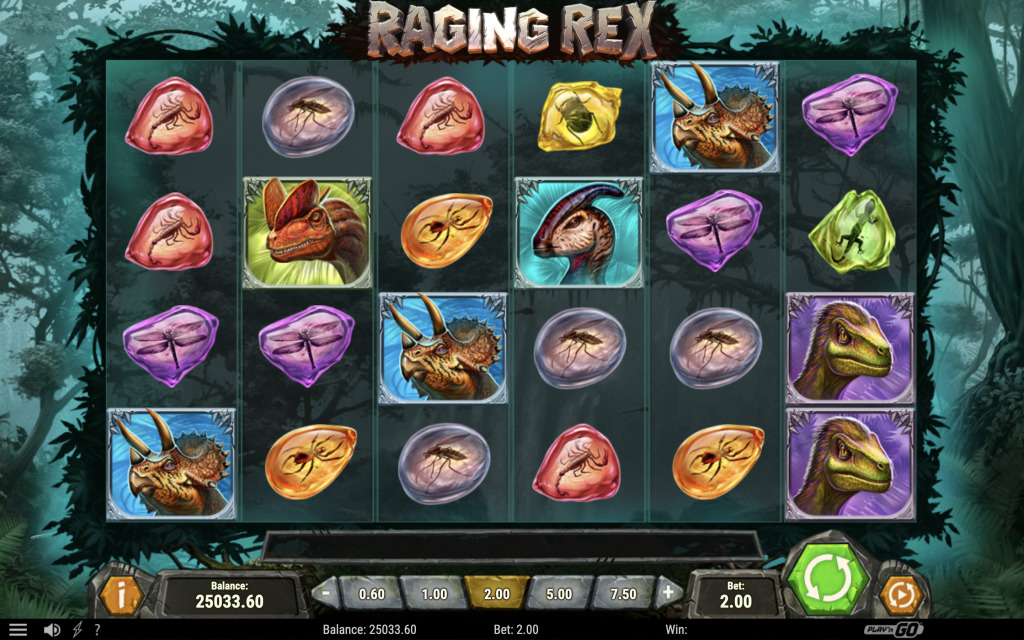
Task: Open the hamburger menu
Action: [18, 630]
